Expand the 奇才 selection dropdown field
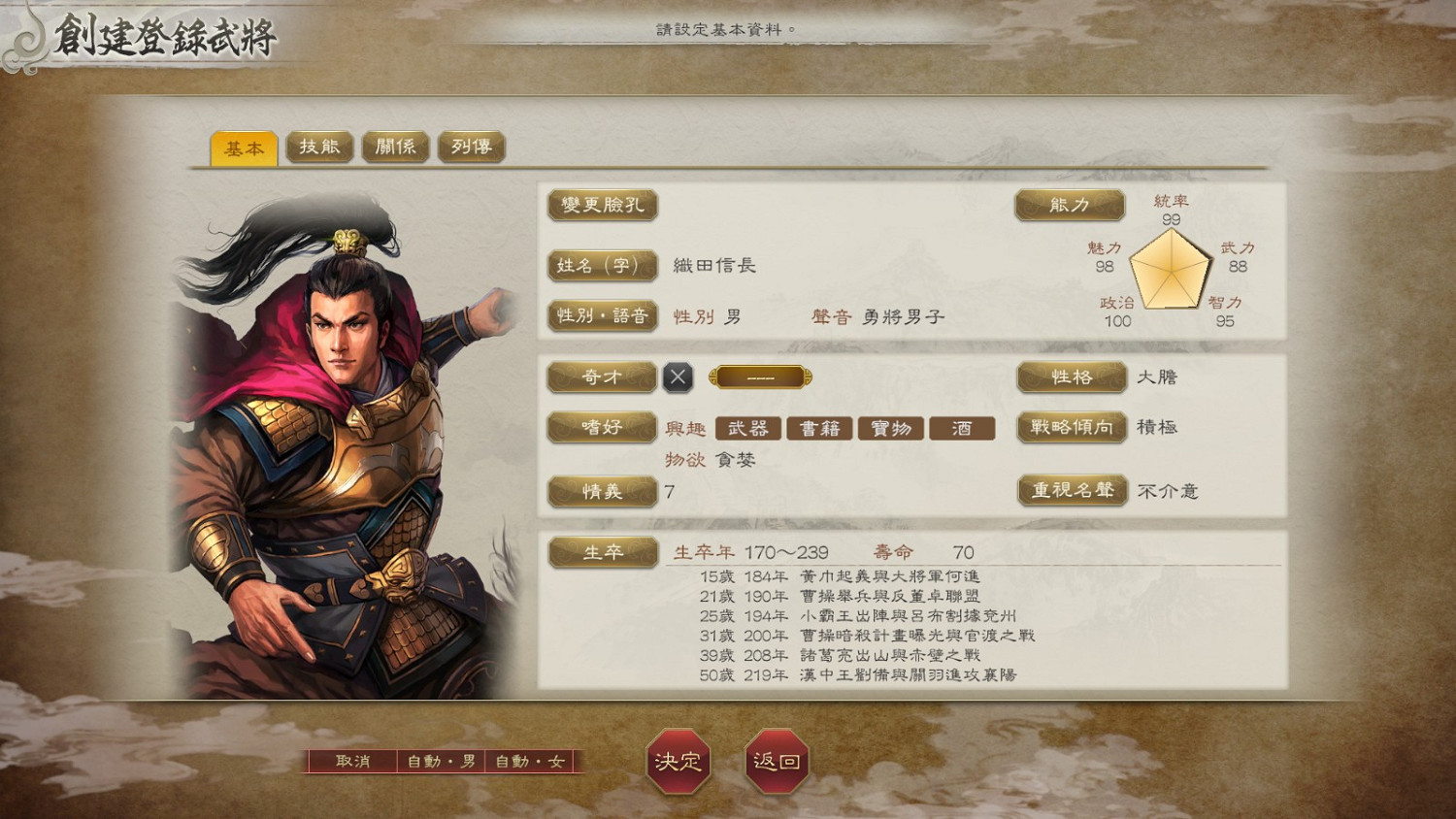This screenshot has width=1456, height=819. pyautogui.click(x=760, y=377)
